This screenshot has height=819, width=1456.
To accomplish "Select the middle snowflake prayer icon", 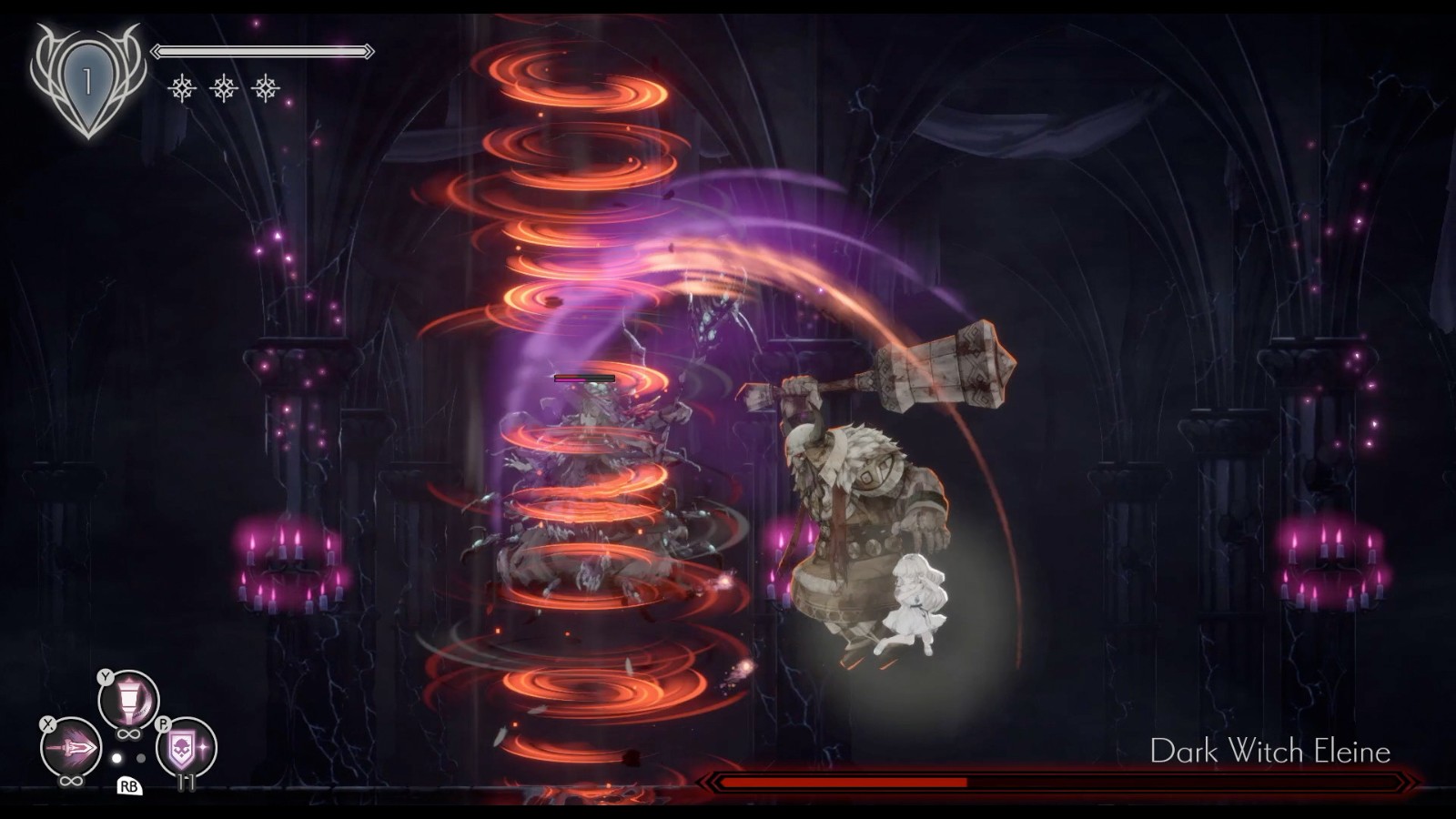I will coord(223,87).
